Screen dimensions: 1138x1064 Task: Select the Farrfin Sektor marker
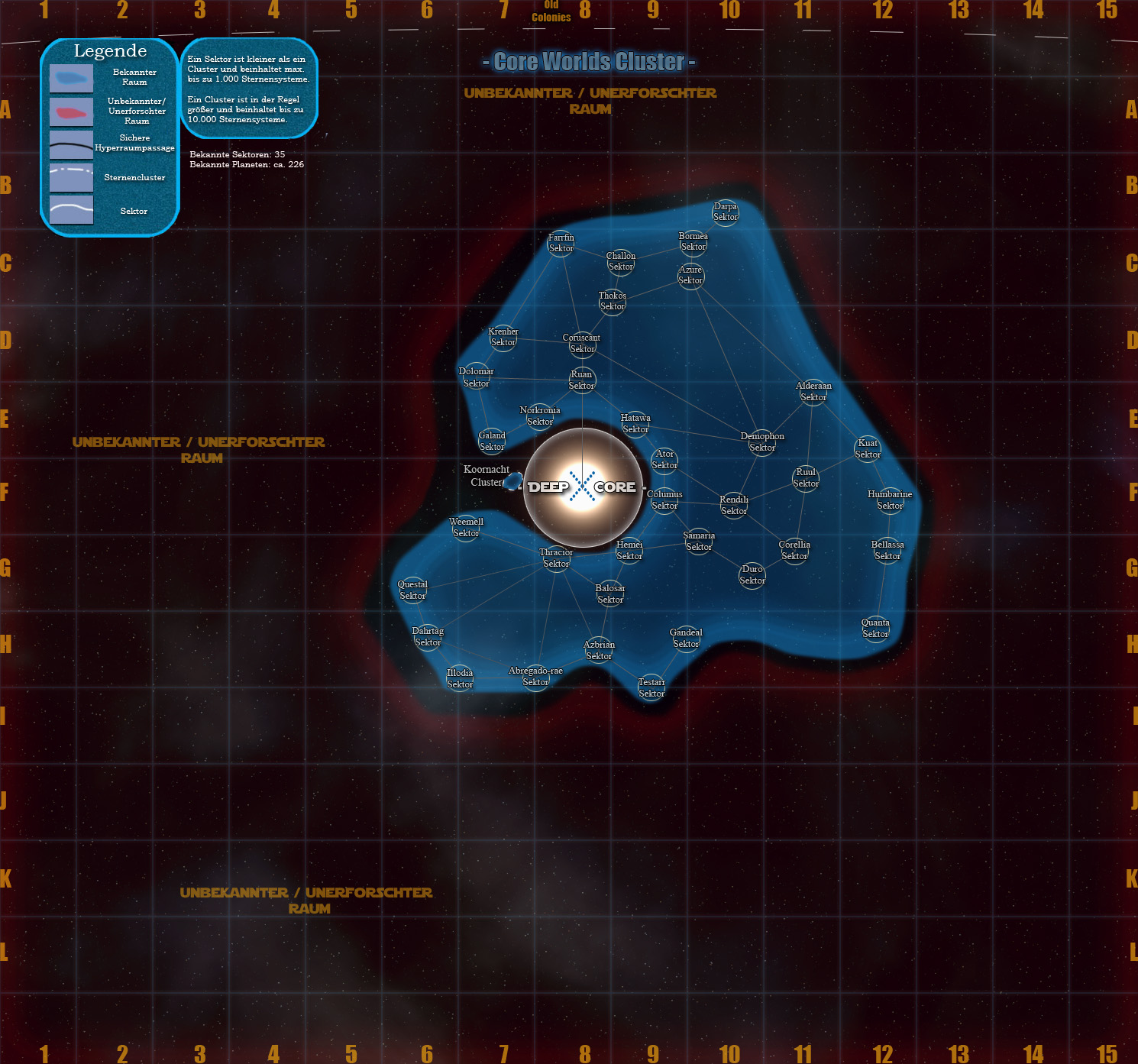coord(561,243)
